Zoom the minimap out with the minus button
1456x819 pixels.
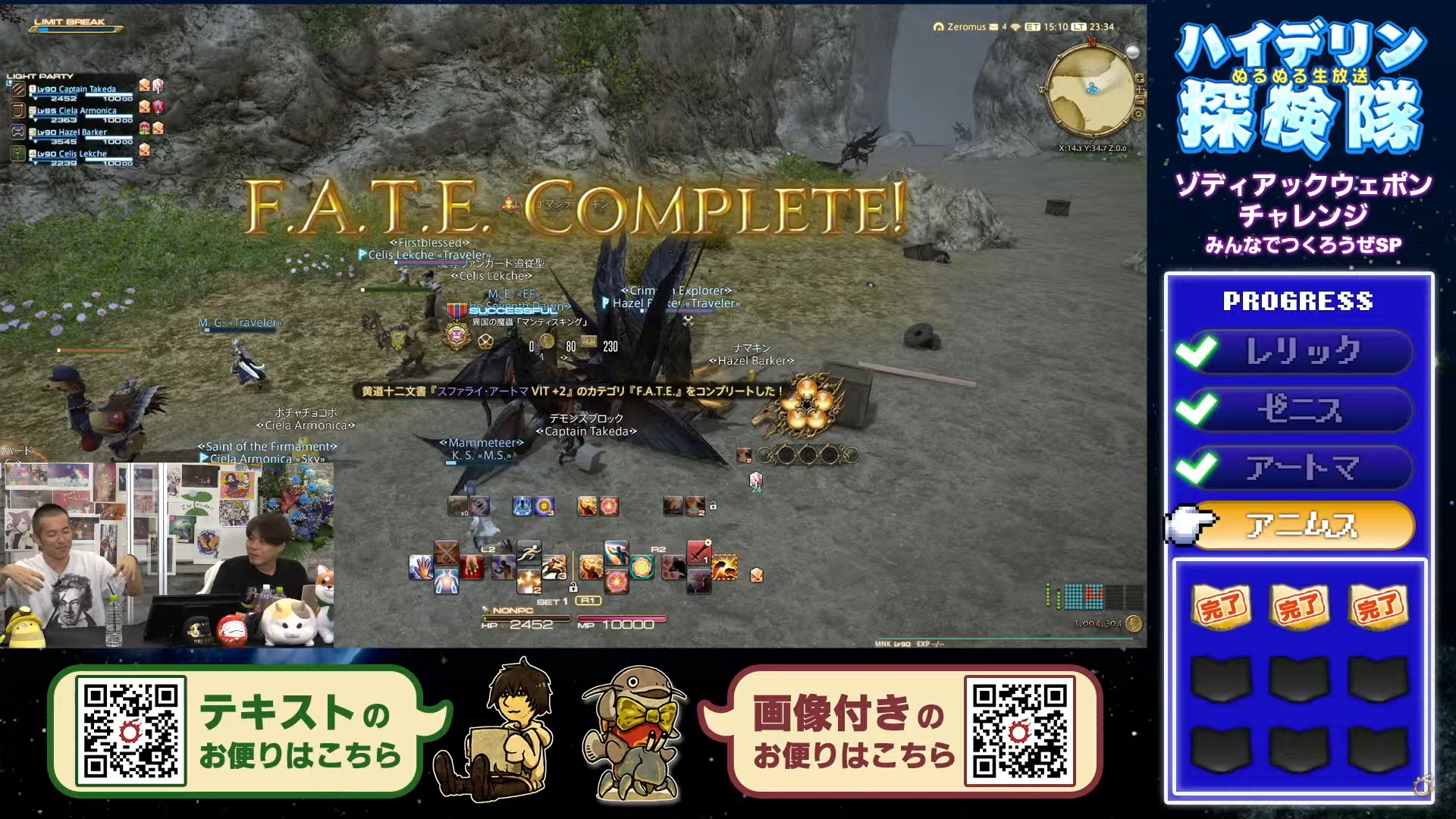click(x=1140, y=101)
